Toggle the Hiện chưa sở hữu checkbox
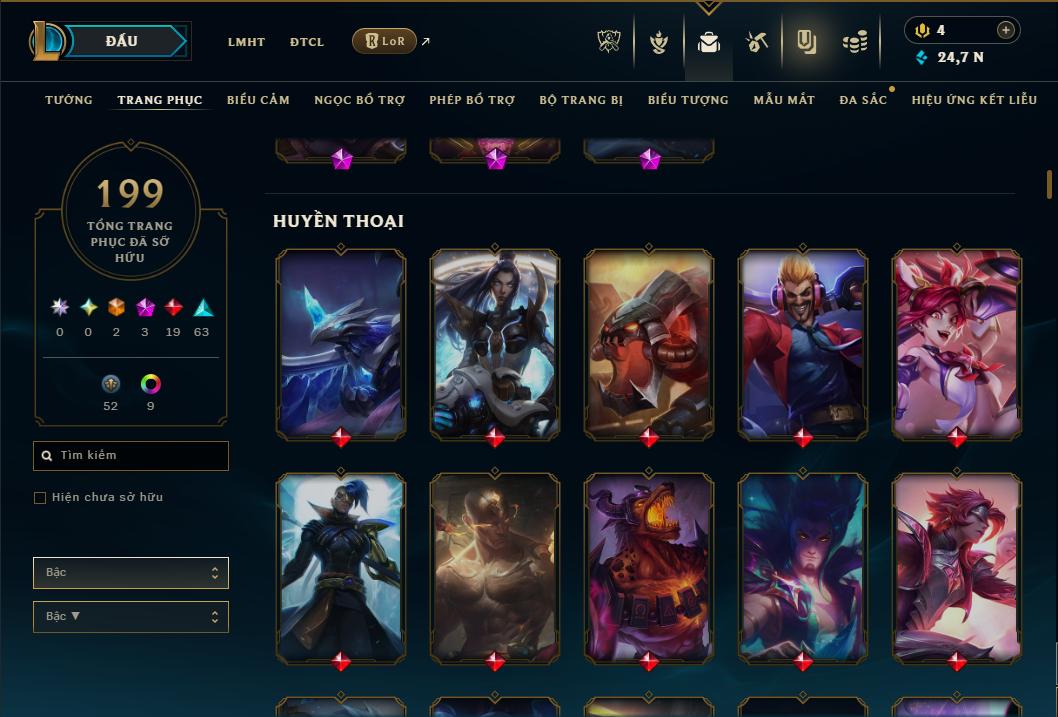 [x=40, y=498]
